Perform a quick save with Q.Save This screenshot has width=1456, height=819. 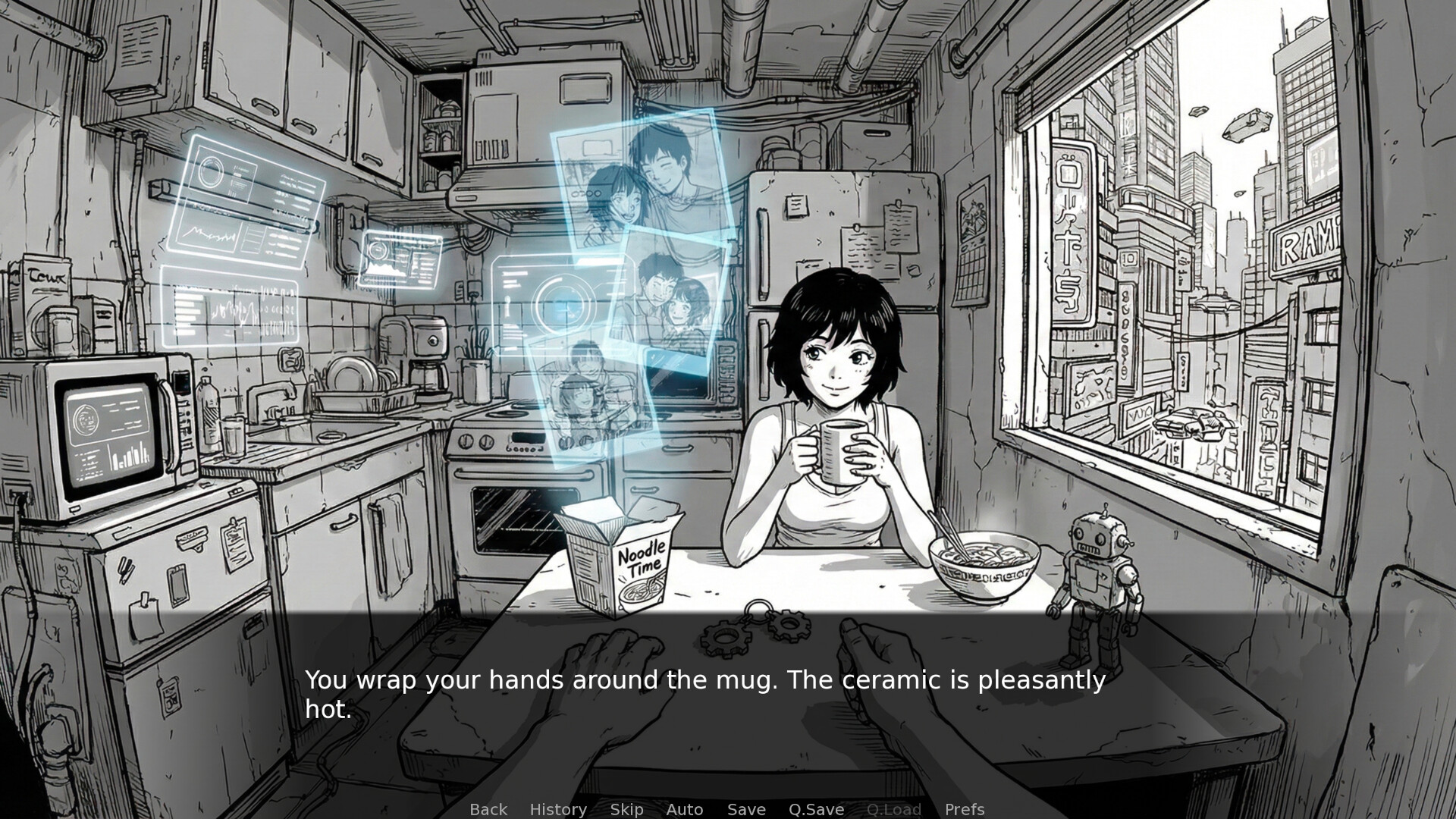(x=815, y=809)
